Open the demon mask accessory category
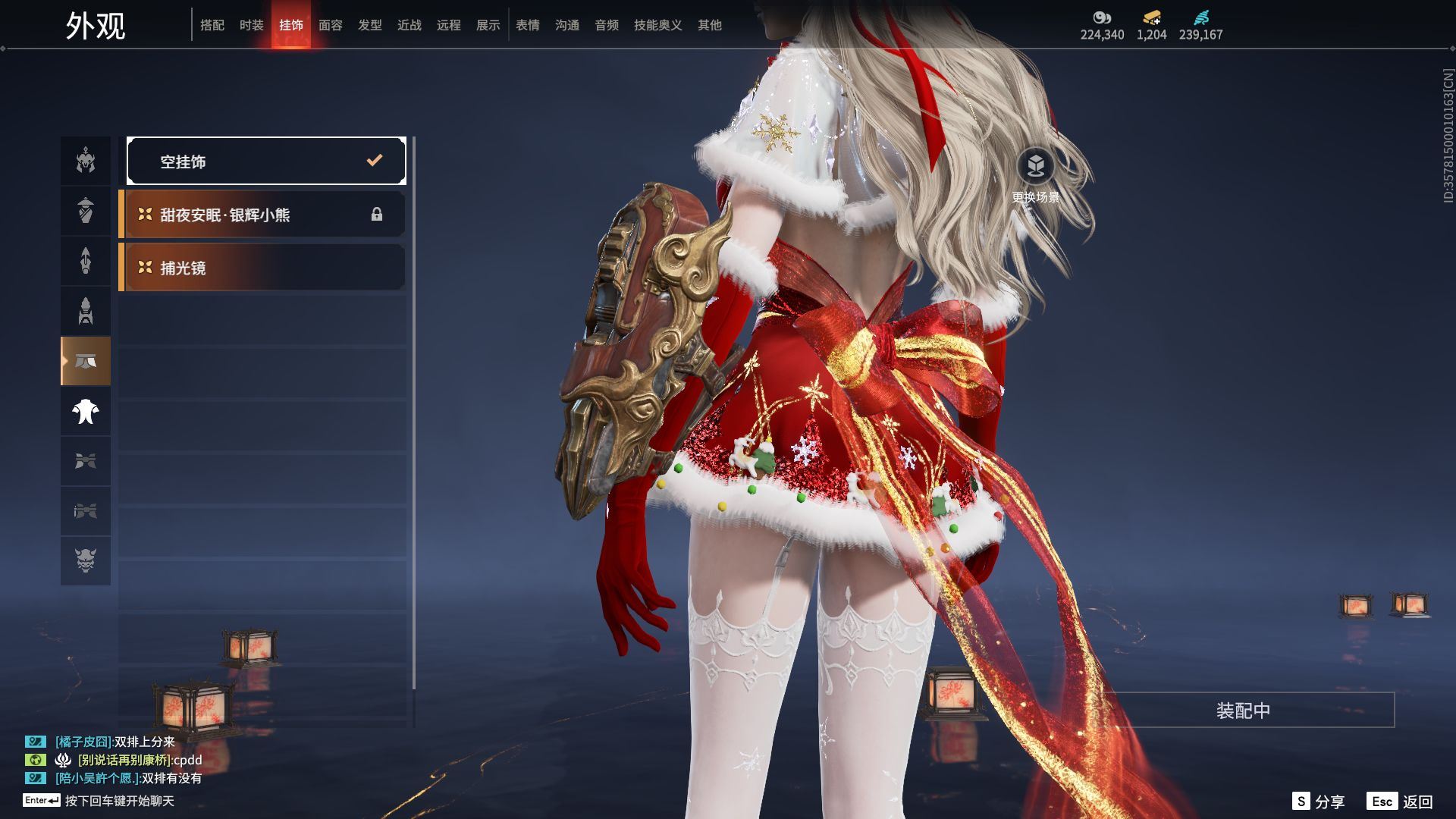The width and height of the screenshot is (1456, 819). tap(86, 560)
